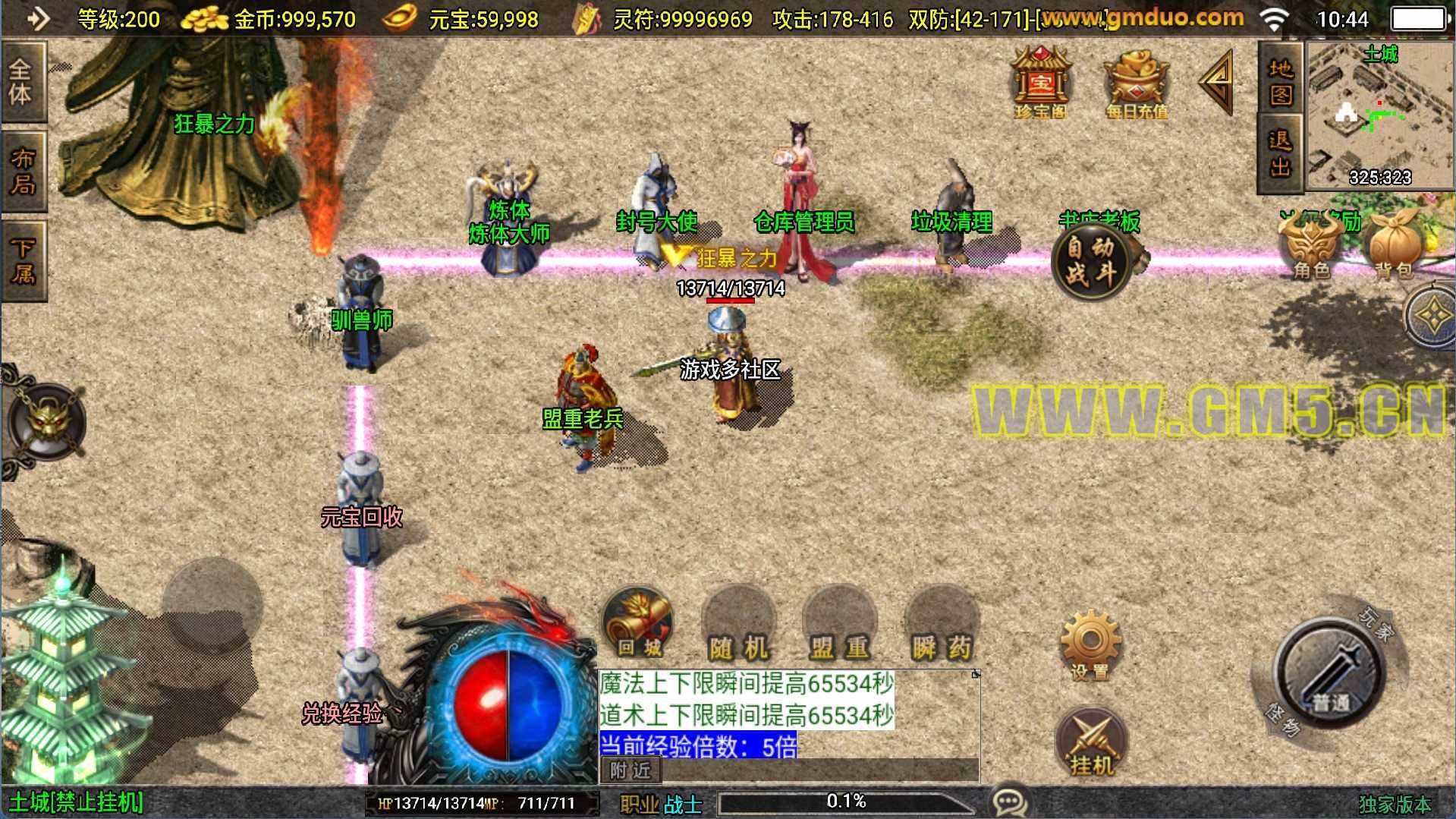Open the 下属 subordinates button
The width and height of the screenshot is (1456, 819).
tap(23, 260)
